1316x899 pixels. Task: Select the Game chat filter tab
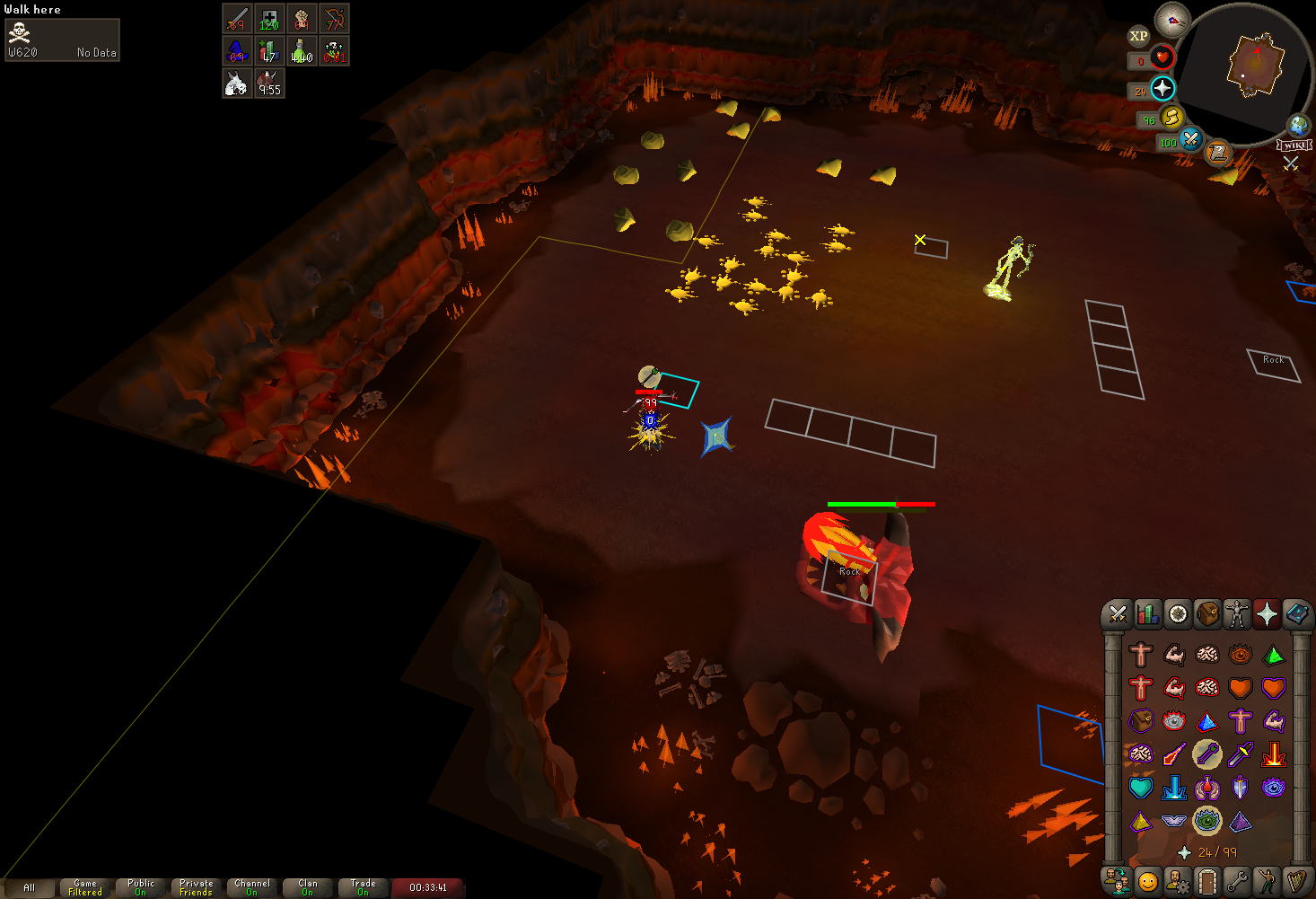point(85,887)
